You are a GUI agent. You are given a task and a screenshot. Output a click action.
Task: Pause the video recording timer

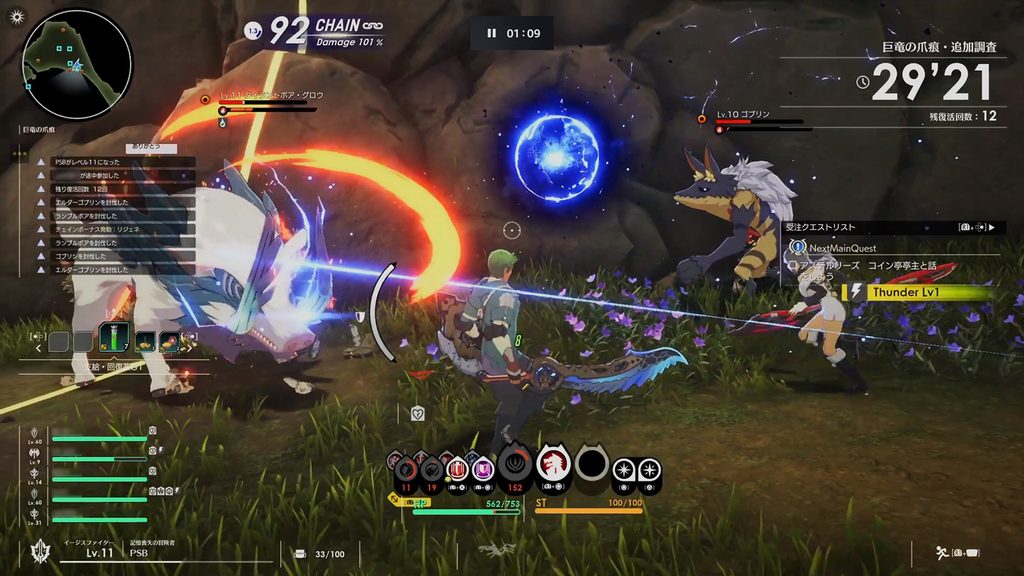click(491, 33)
